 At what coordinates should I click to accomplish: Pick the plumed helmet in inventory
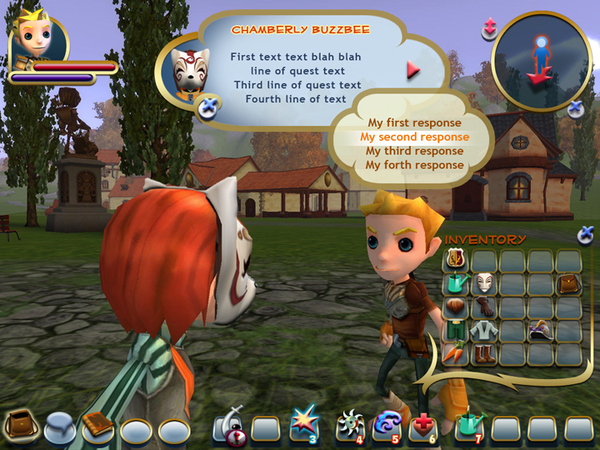tap(540, 330)
